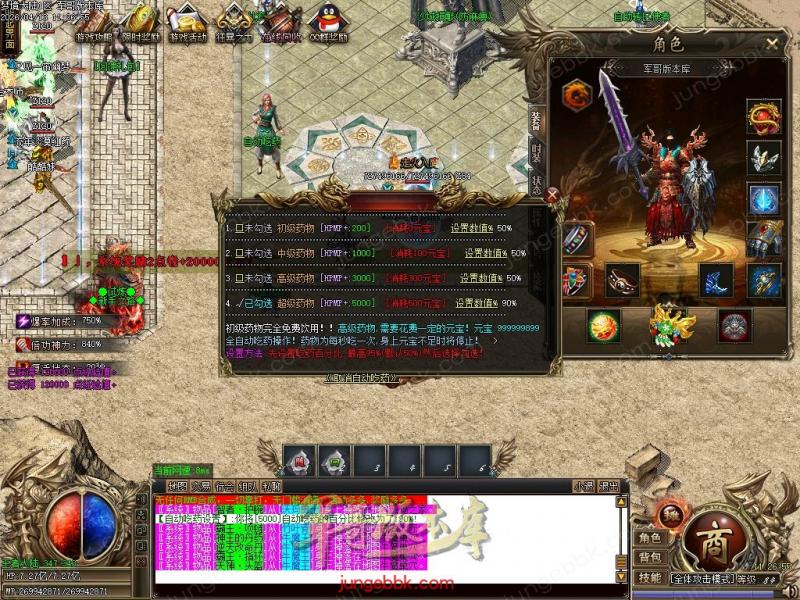Click the 角色 character button at bottom
Screen dimensions: 800x600
coord(650,538)
